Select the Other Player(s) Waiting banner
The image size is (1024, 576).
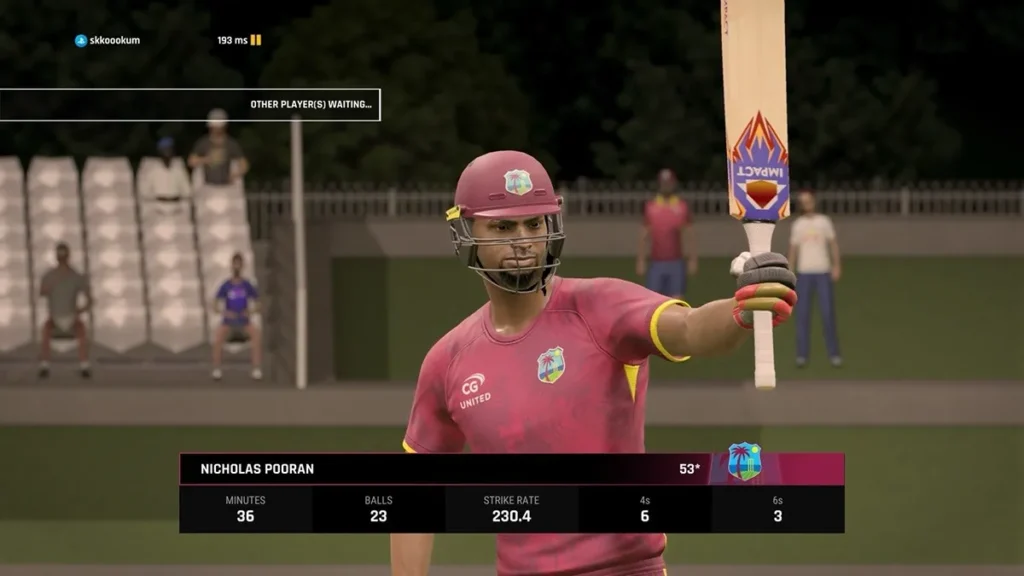pos(190,104)
